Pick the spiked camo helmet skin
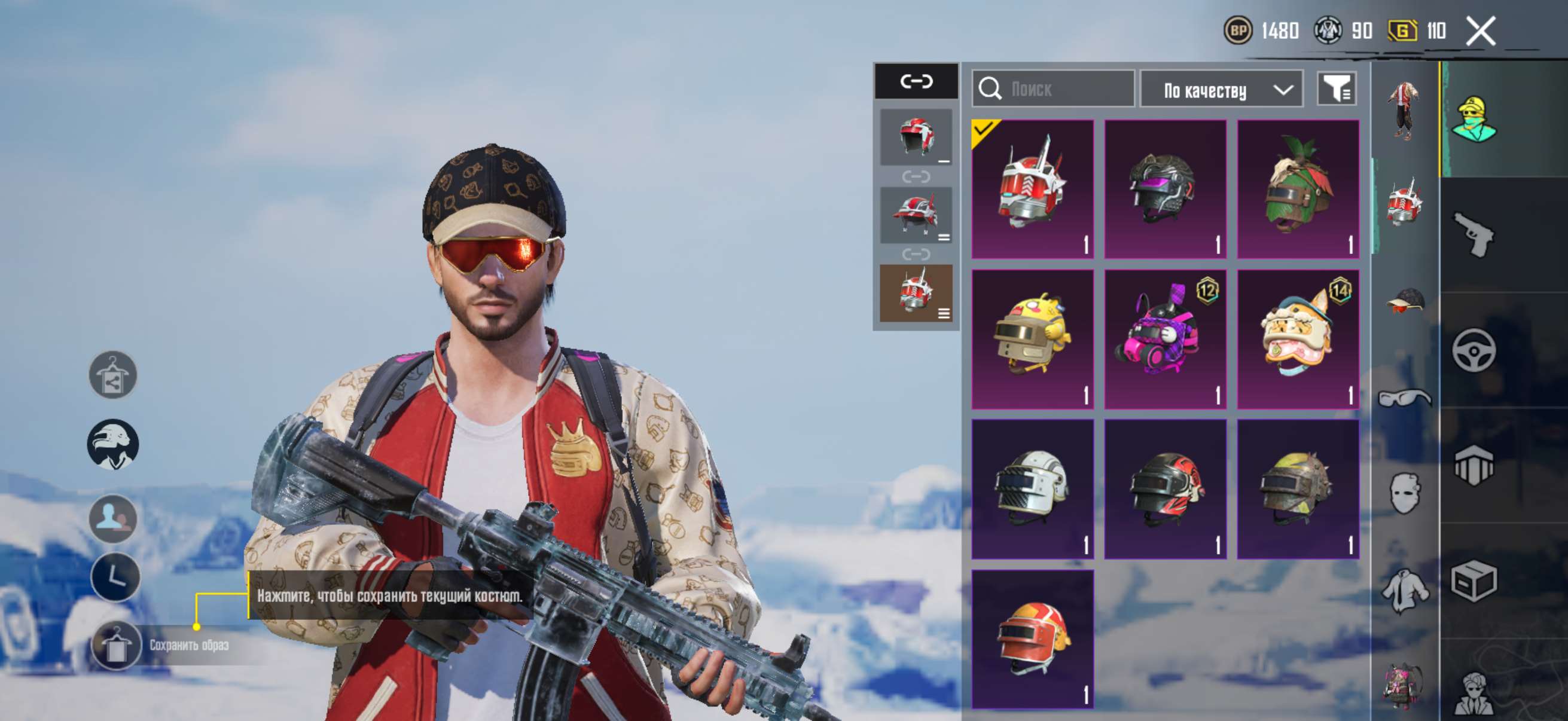This screenshot has height=721, width=1568. pos(1298,488)
